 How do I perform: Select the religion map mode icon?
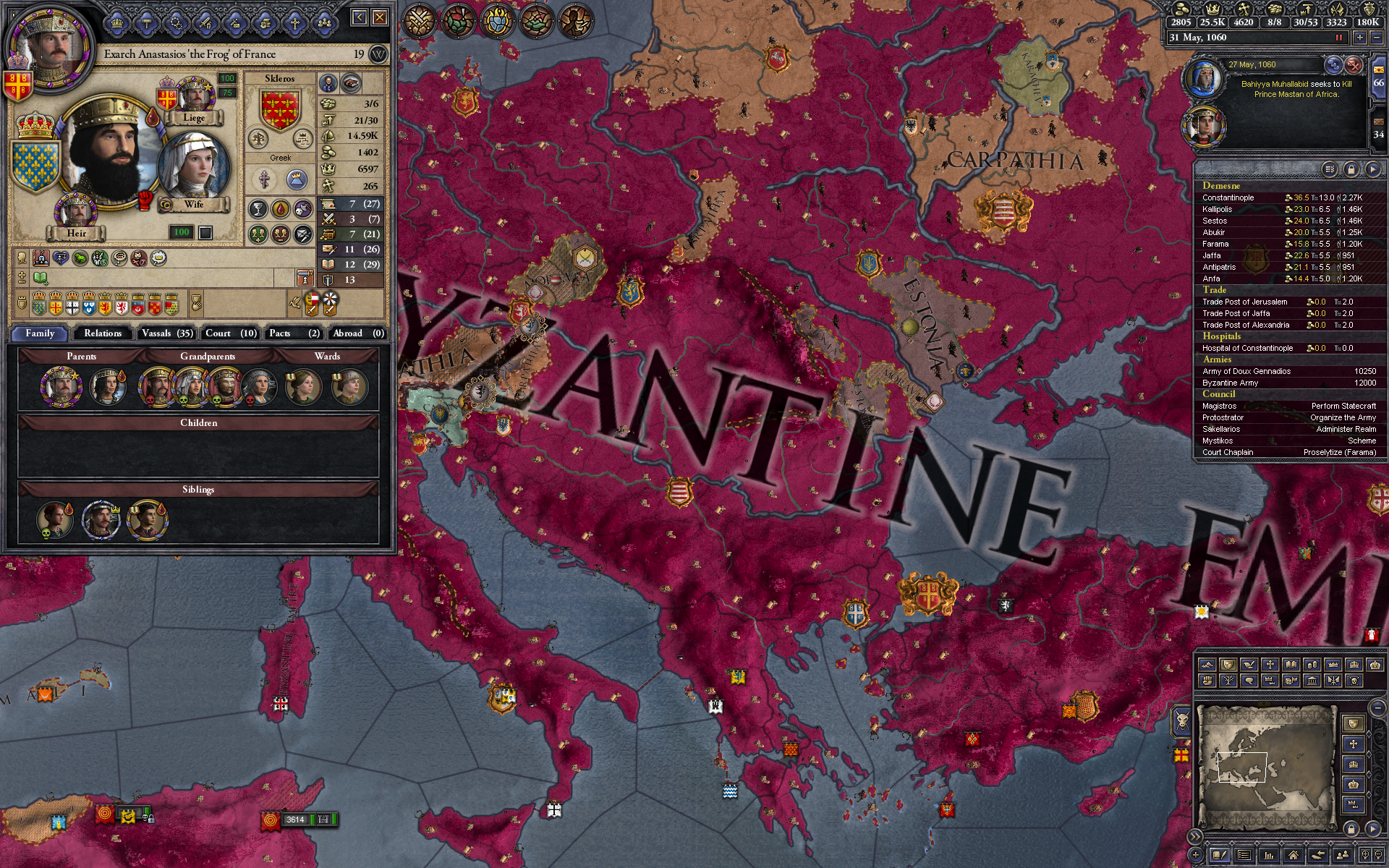tap(1270, 665)
